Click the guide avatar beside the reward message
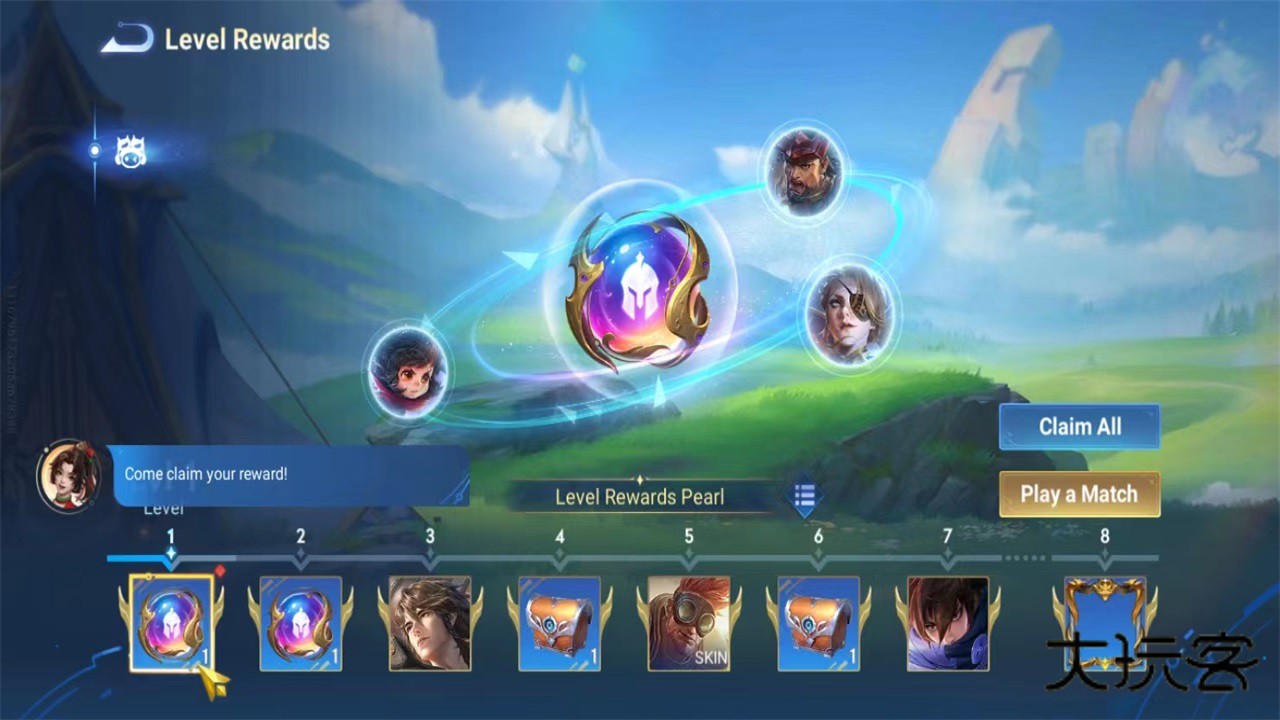This screenshot has height=720, width=1280. click(x=68, y=475)
